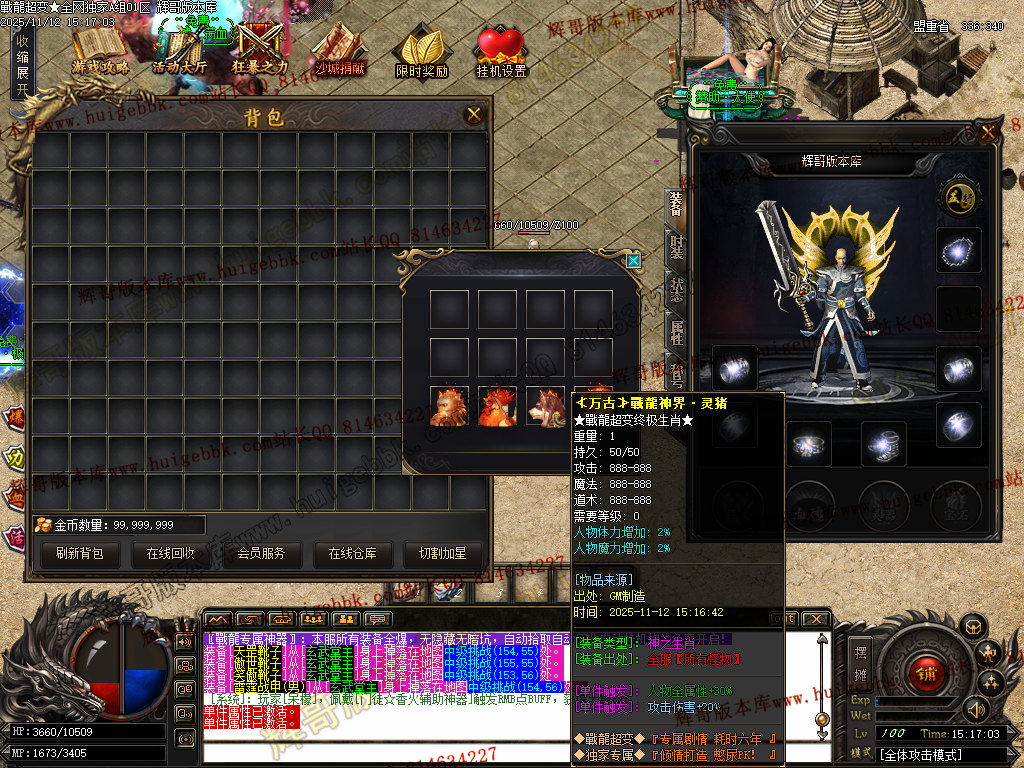This screenshot has width=1024, height=768.
Task: Open the 游戏攻略 game guide
Action: point(100,48)
